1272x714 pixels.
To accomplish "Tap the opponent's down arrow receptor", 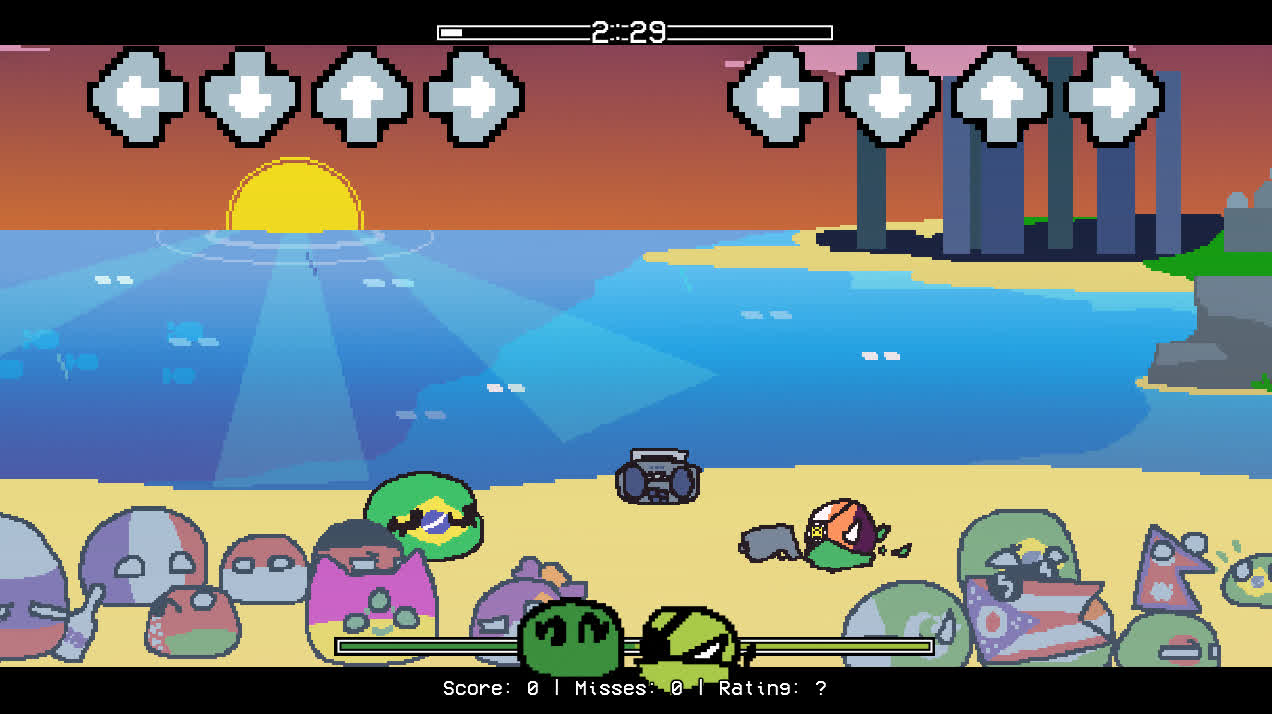I will point(250,97).
